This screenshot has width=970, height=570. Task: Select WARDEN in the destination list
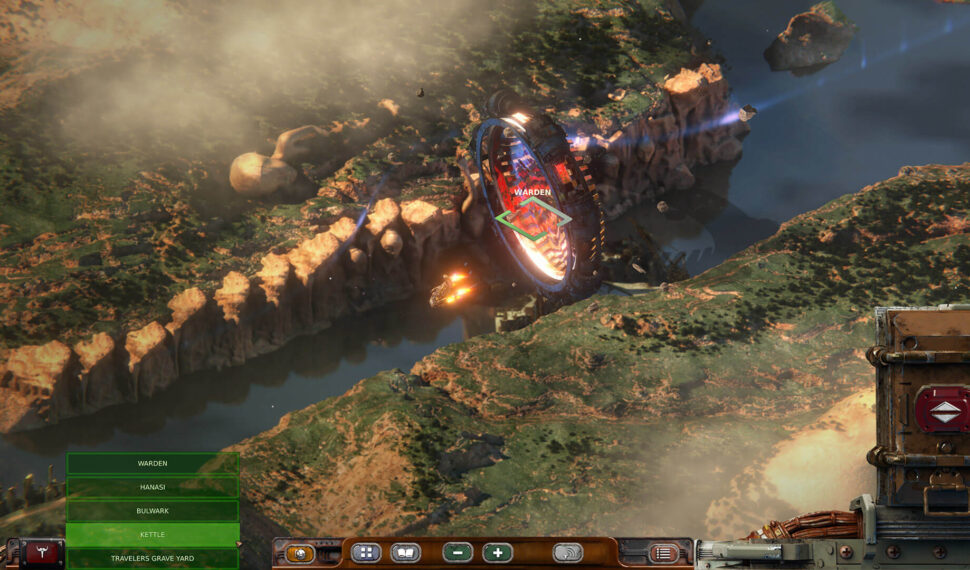(x=152, y=463)
